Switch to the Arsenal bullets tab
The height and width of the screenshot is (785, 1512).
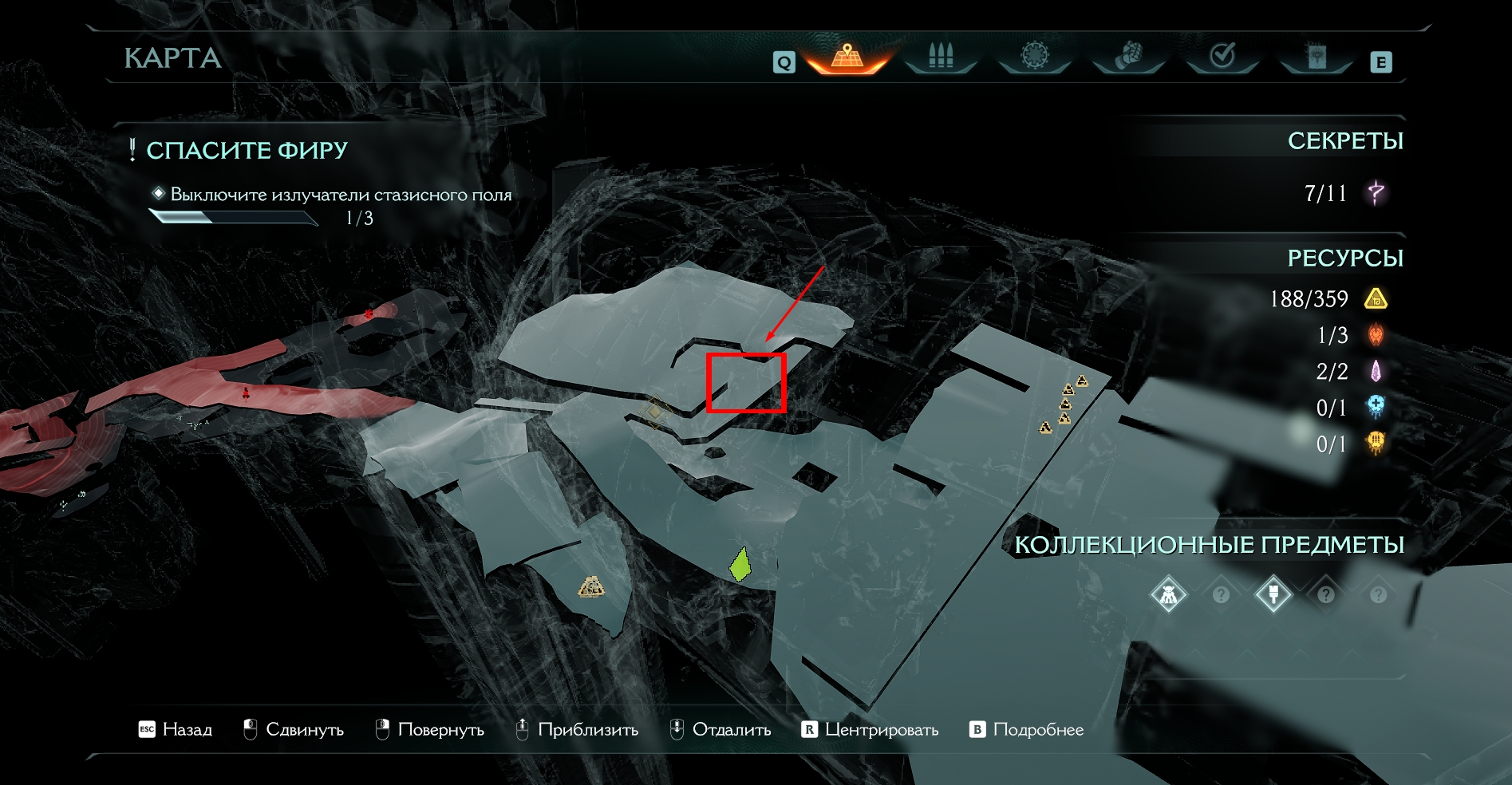tap(941, 57)
